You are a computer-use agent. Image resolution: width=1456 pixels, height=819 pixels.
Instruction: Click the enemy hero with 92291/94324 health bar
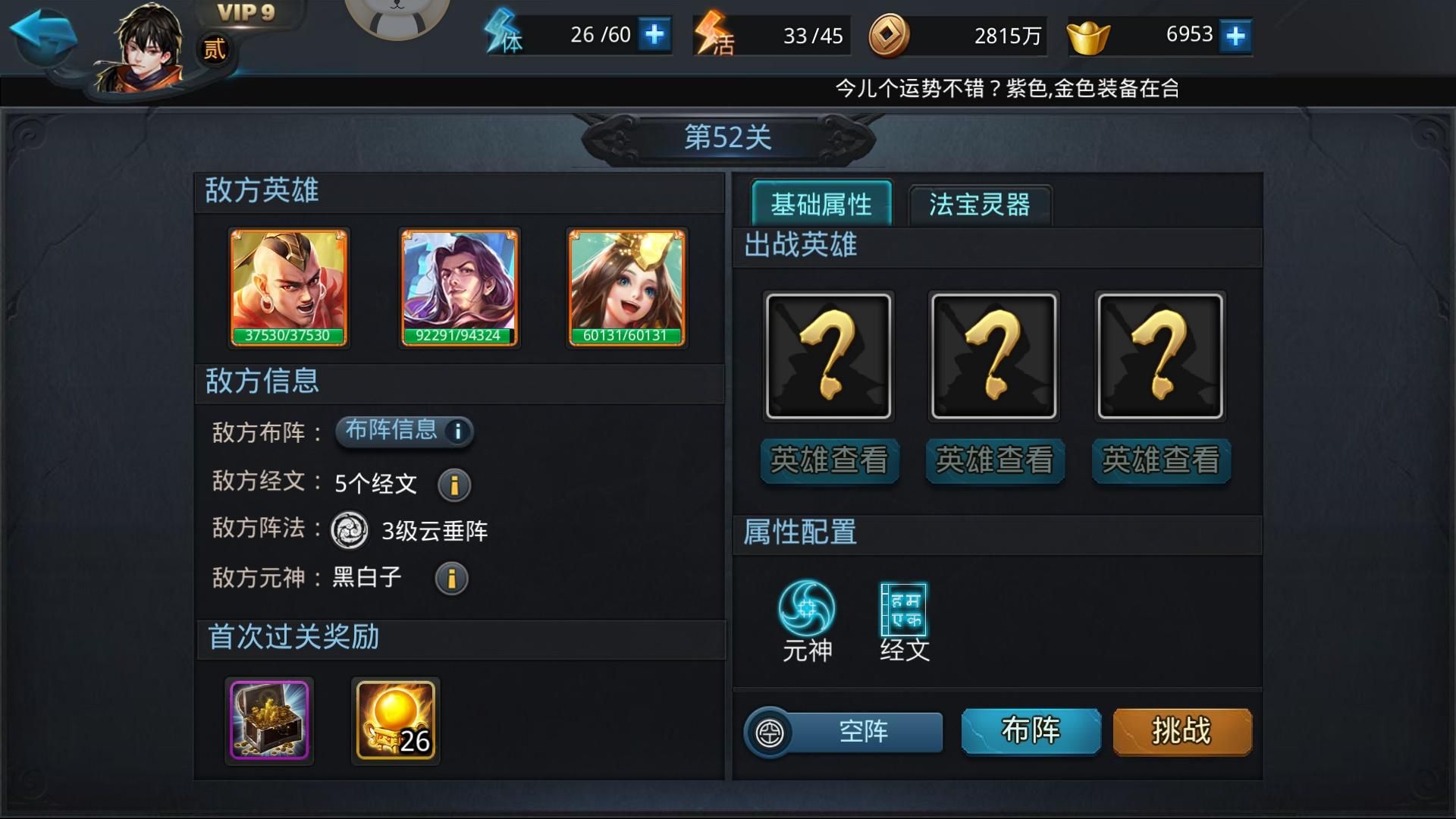459,287
